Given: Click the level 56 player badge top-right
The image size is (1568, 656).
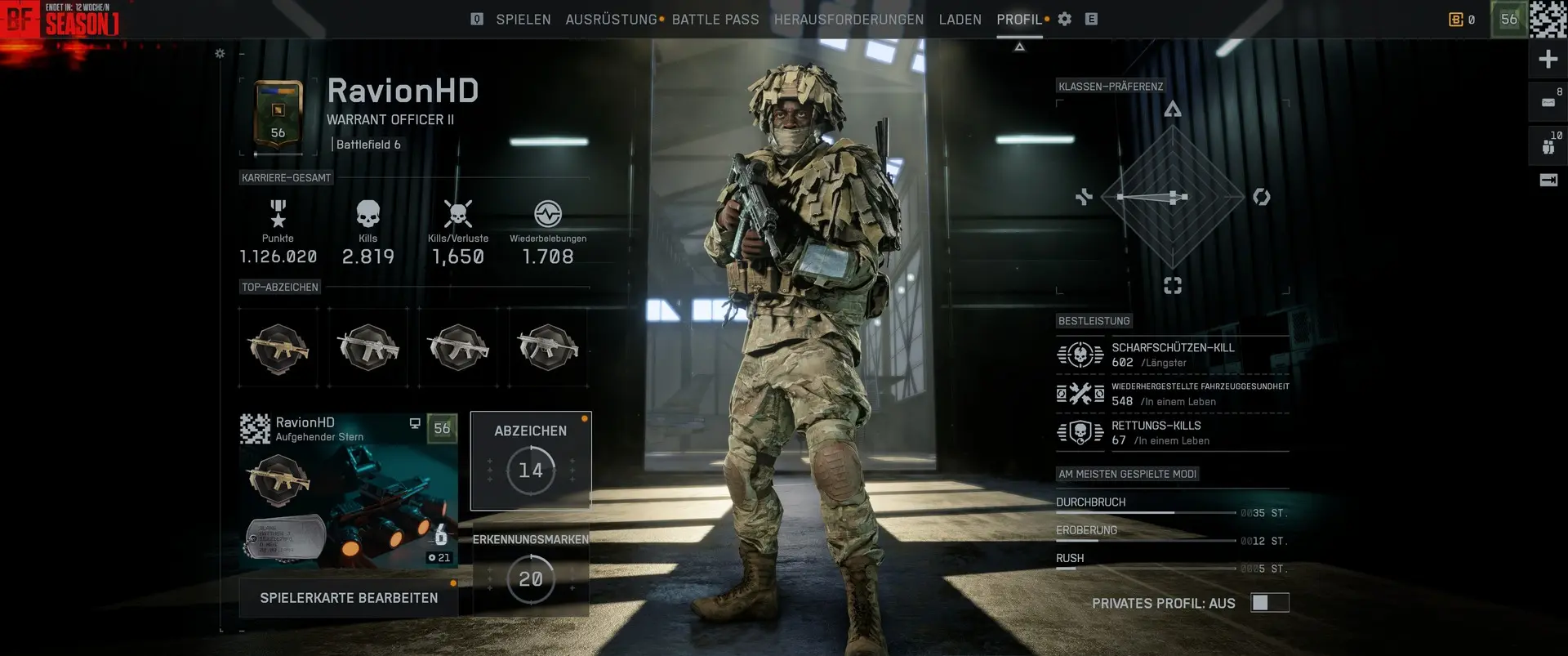Looking at the screenshot, I should (x=1508, y=20).
